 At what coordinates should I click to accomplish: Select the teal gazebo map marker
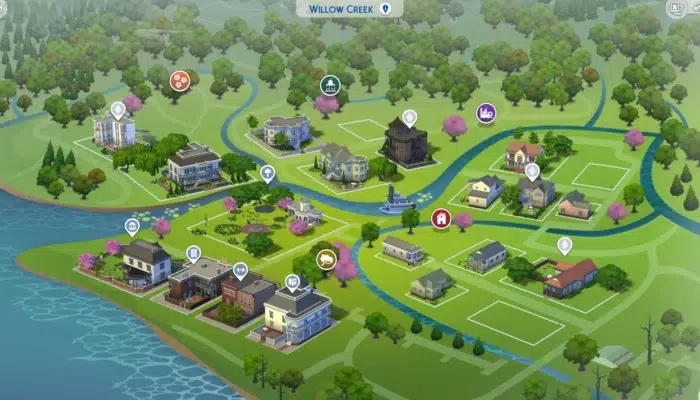point(329,84)
